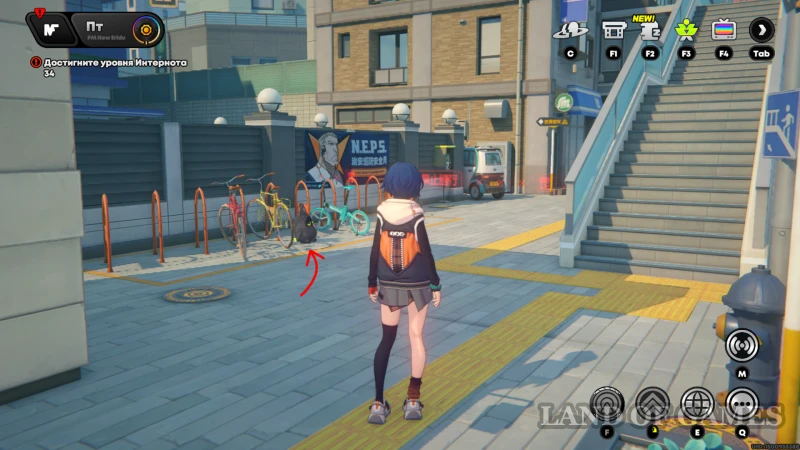This screenshot has height=450, width=800.
Task: Open the rainbow TV icon menu
Action: click(723, 30)
